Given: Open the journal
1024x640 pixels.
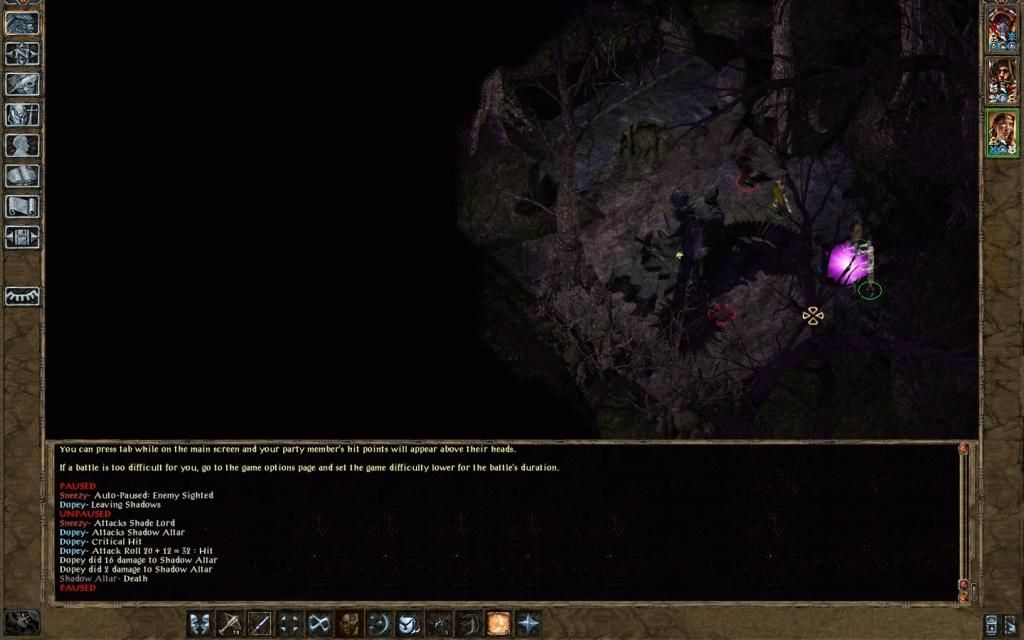Looking at the screenshot, I should click(x=22, y=84).
